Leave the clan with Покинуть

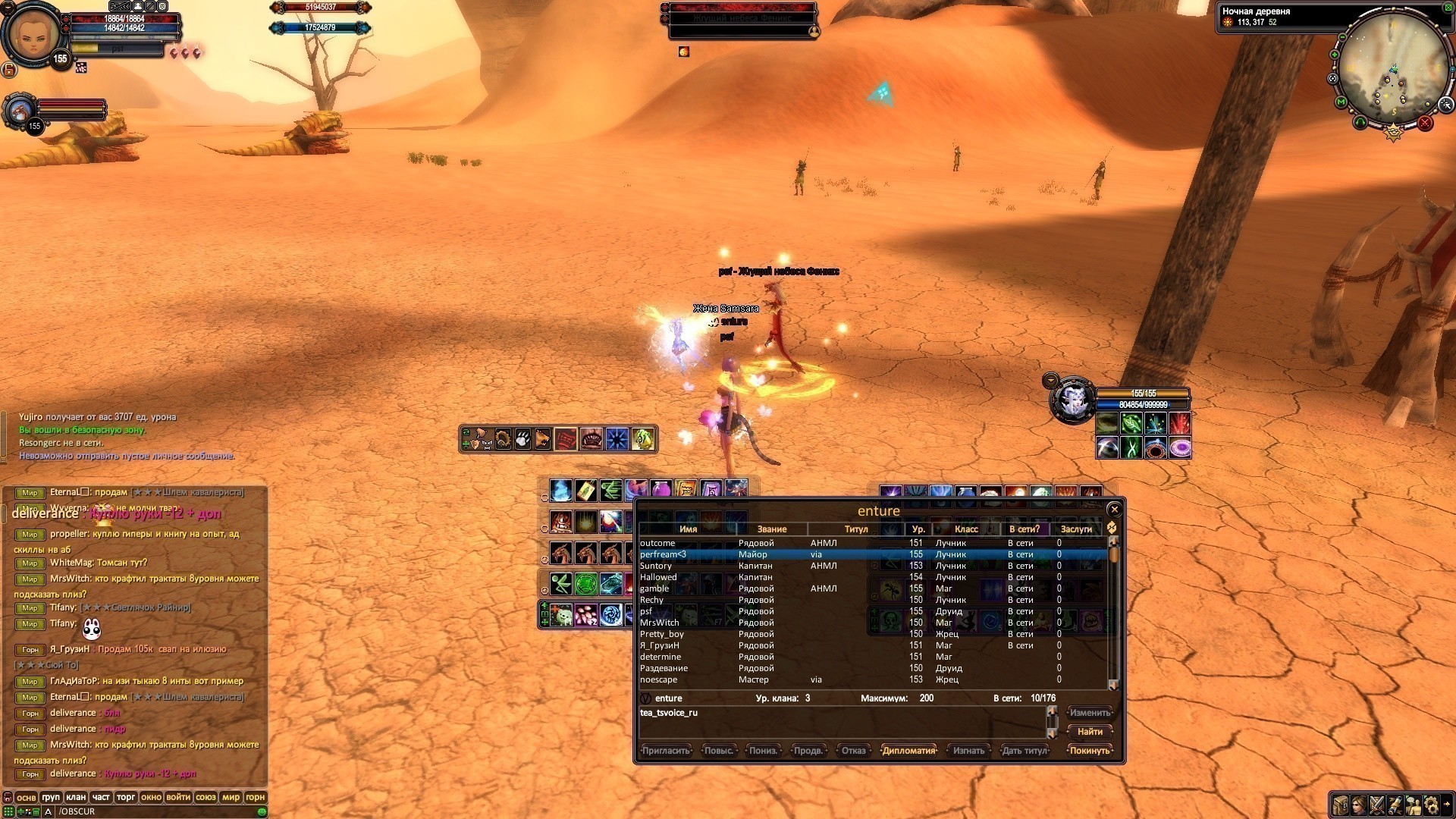(x=1090, y=751)
